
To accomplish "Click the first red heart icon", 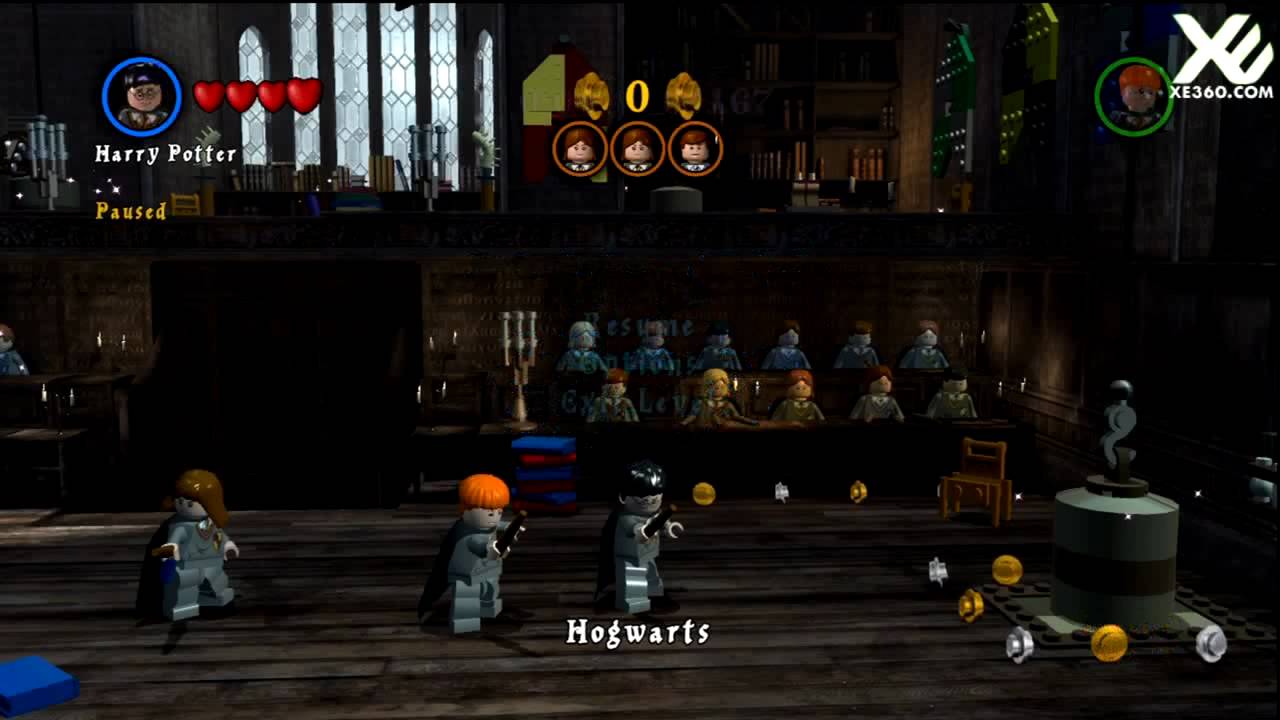I will click(x=209, y=93).
